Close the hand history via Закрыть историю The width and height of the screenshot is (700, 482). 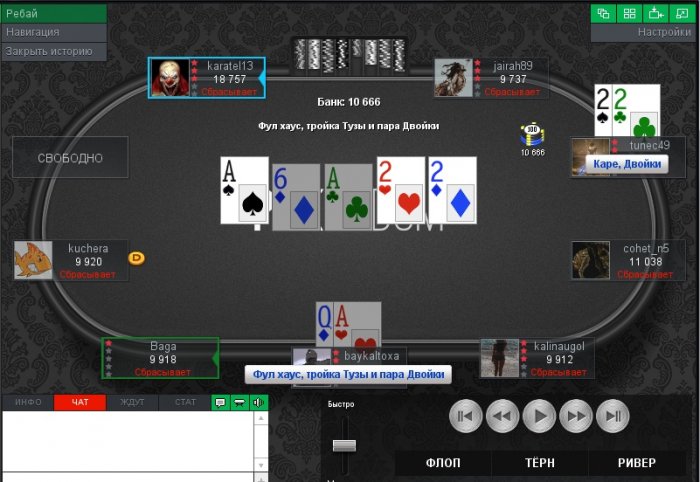click(x=53, y=51)
